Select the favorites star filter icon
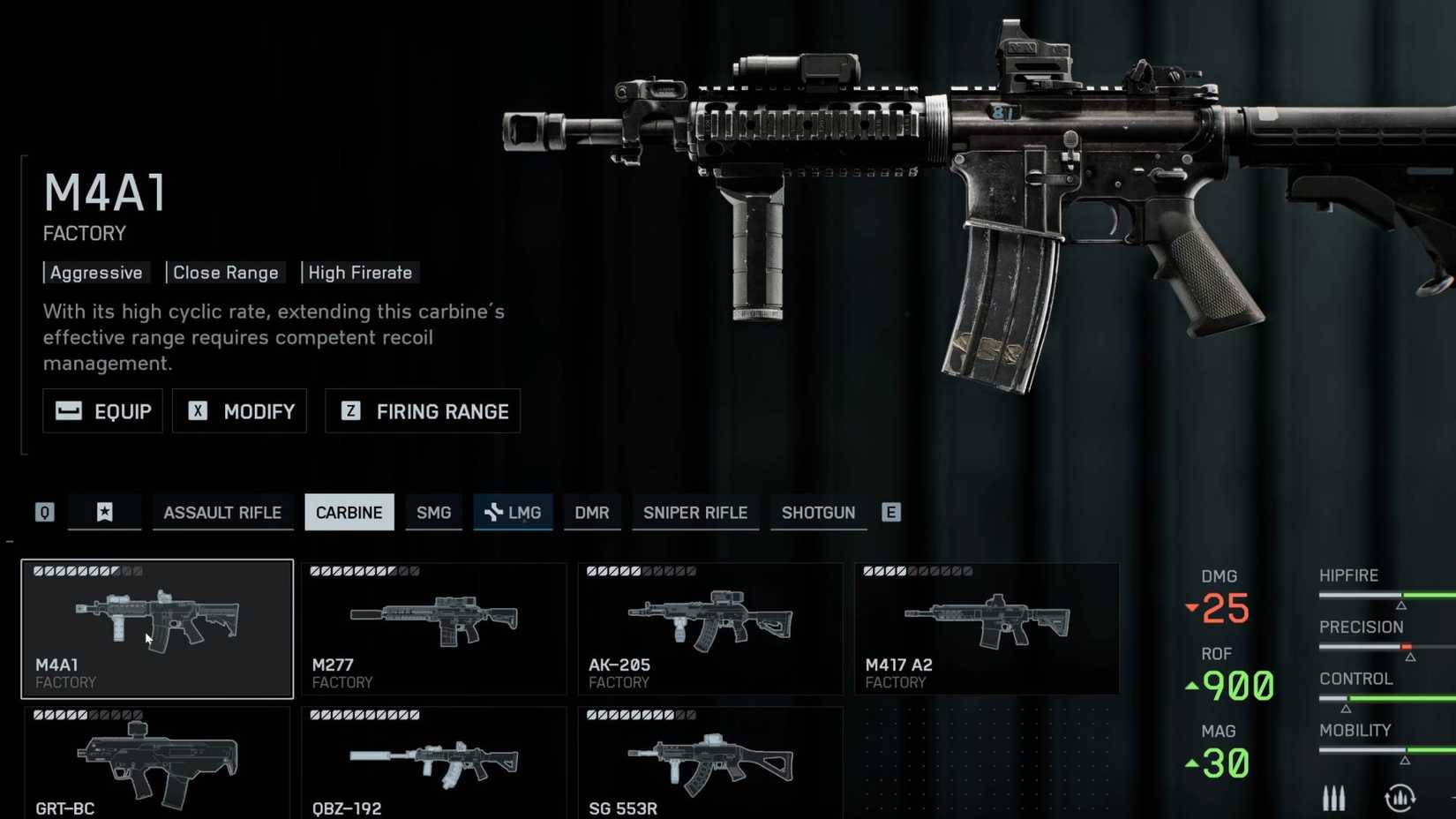This screenshot has width=1456, height=819. [104, 512]
